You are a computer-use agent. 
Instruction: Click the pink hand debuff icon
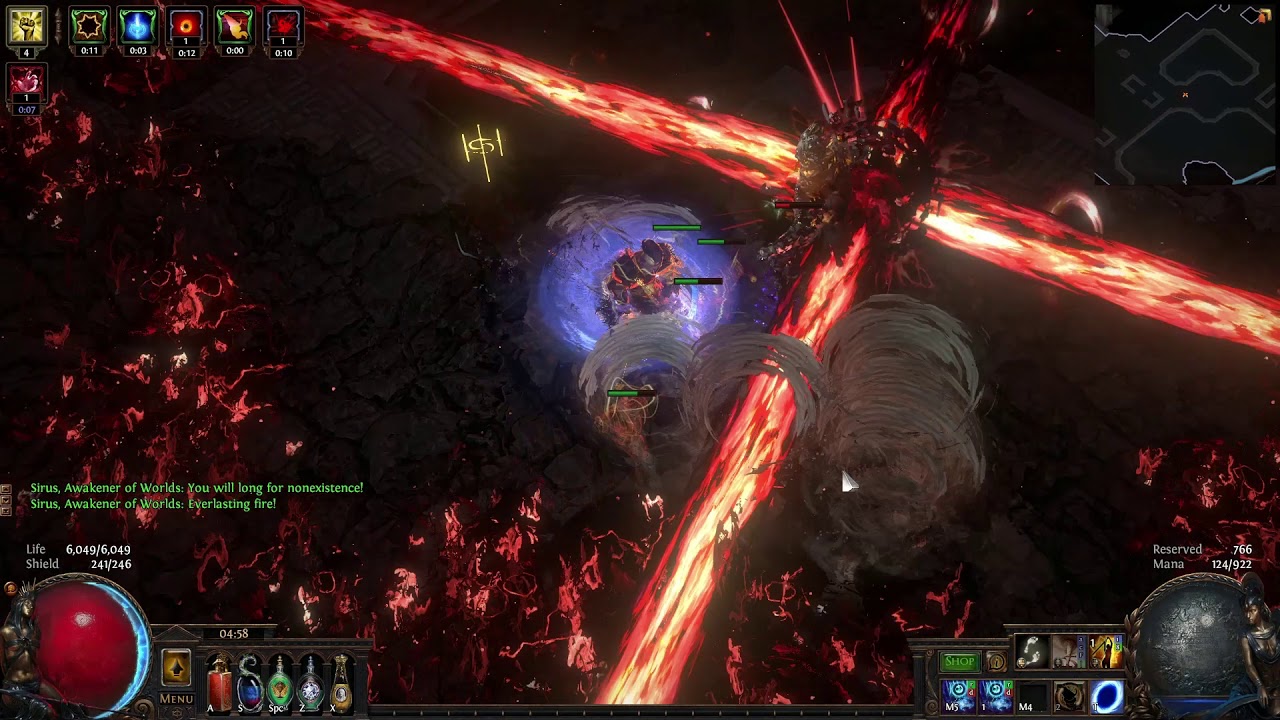[x=27, y=84]
